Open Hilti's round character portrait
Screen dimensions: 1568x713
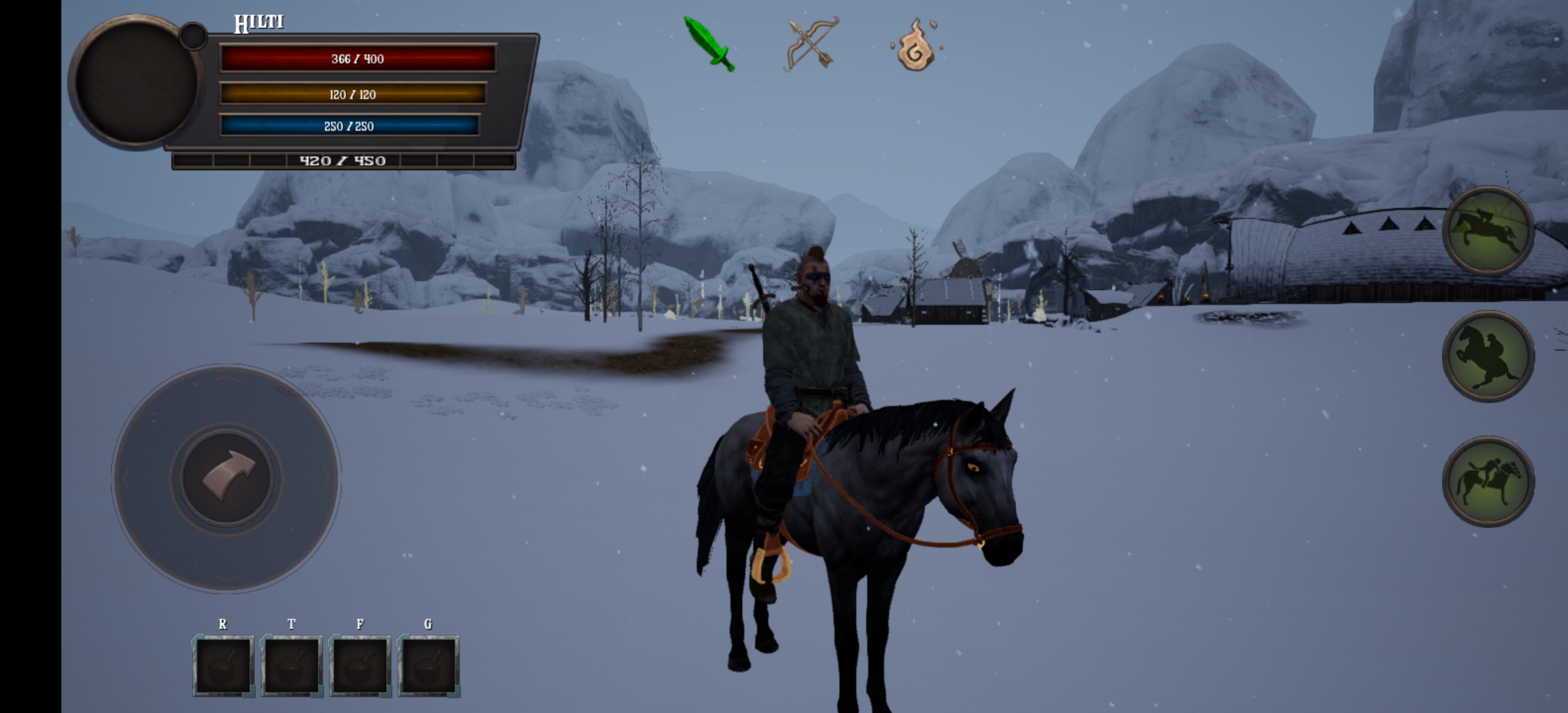tap(135, 82)
